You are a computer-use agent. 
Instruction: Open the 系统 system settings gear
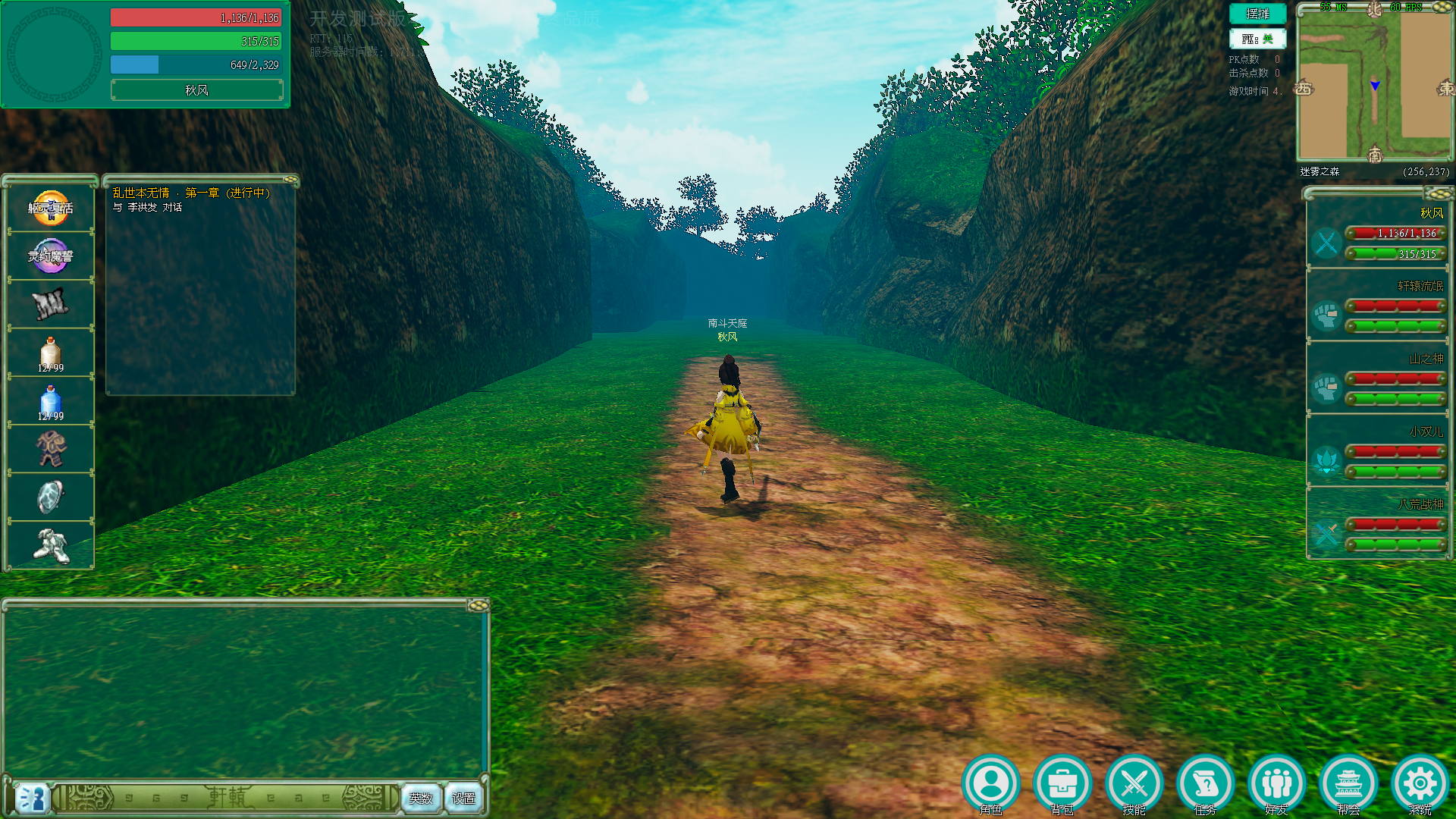point(1420,783)
